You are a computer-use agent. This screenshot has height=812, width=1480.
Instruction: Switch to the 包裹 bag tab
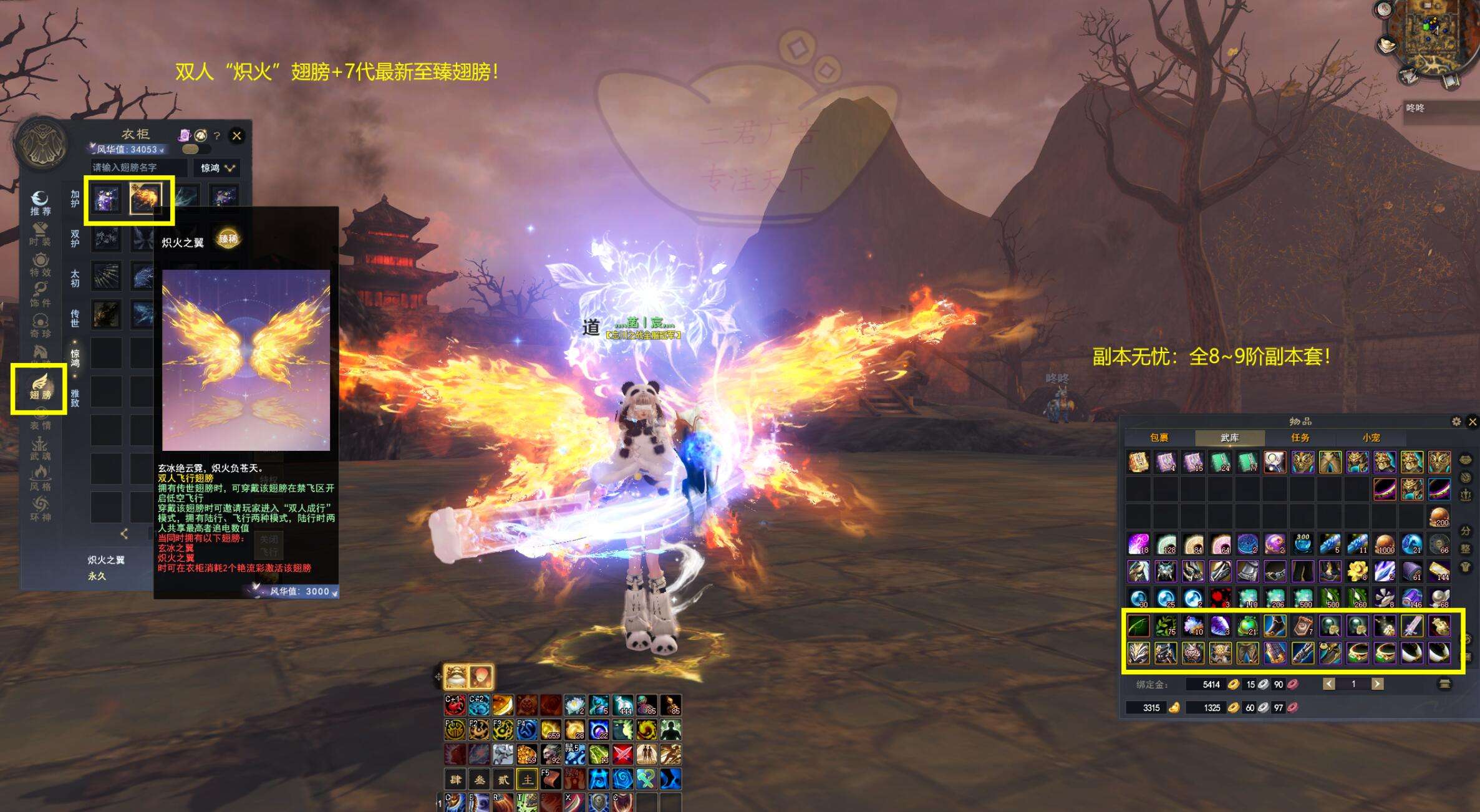pos(1159,438)
